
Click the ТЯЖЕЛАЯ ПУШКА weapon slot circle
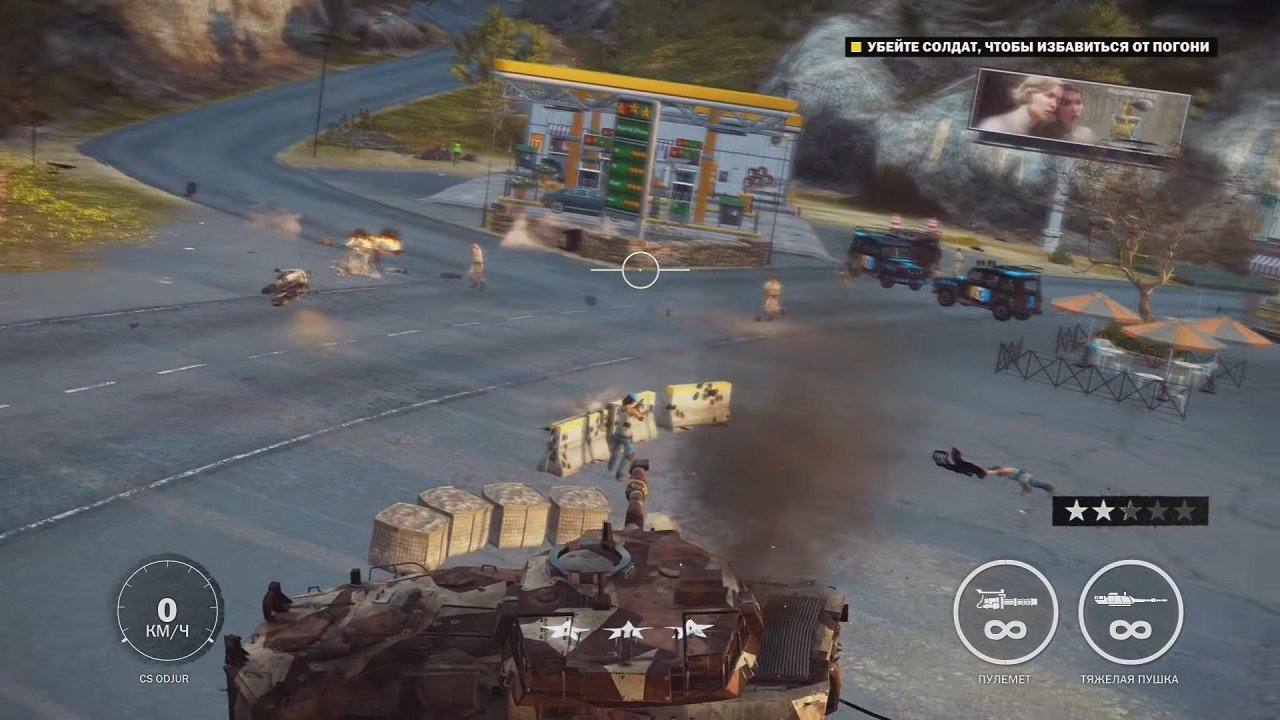click(x=1131, y=610)
